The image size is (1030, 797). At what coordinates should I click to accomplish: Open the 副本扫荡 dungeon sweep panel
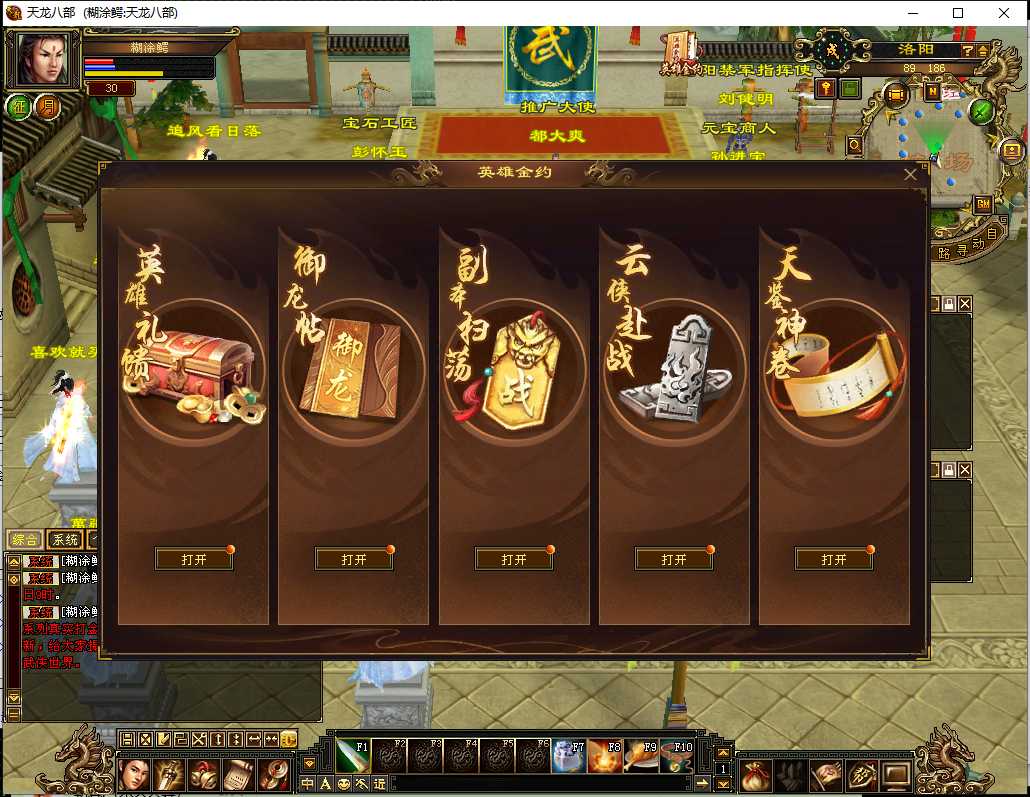(x=514, y=559)
